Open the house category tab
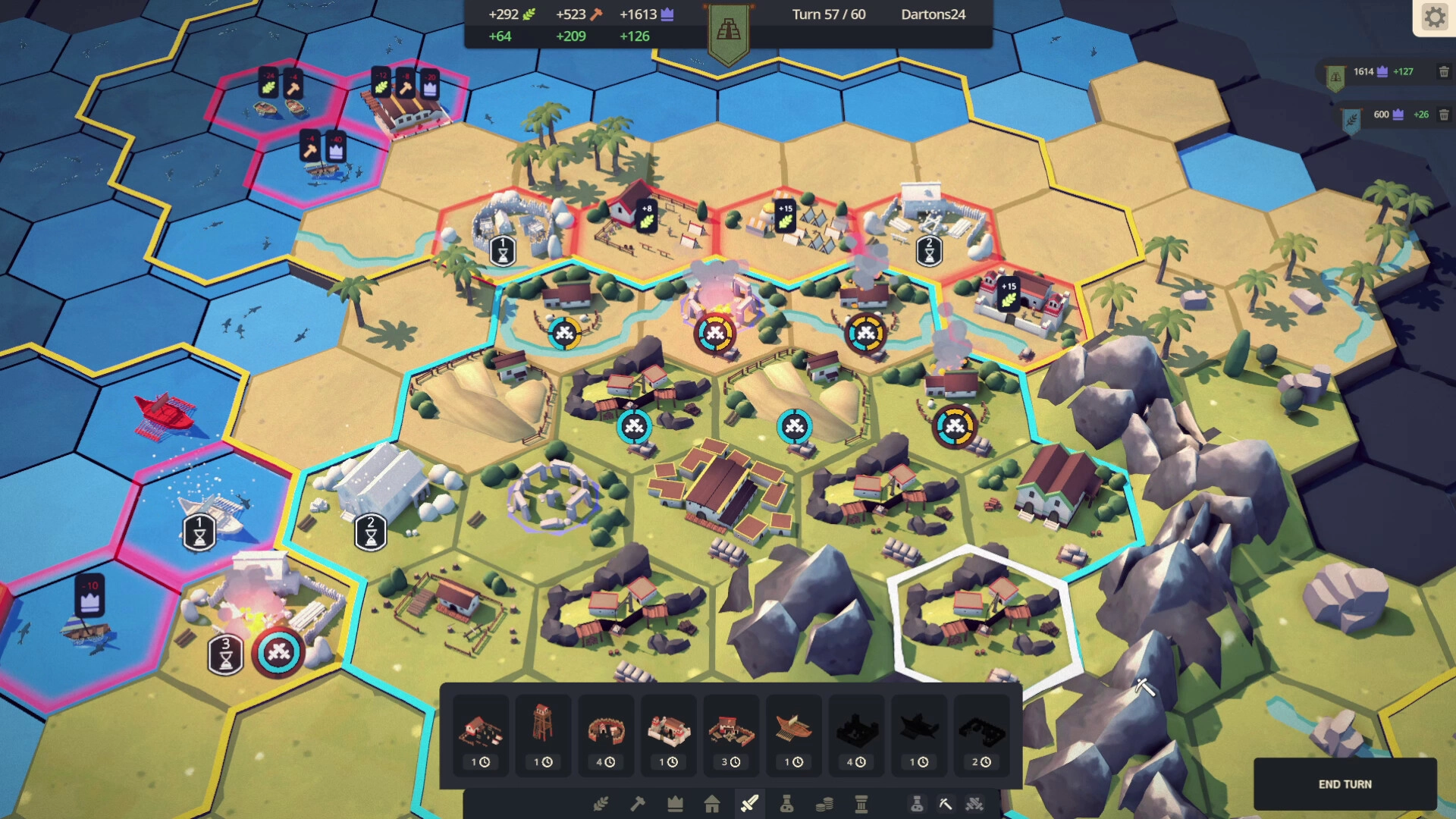The height and width of the screenshot is (819, 1456). 712,804
